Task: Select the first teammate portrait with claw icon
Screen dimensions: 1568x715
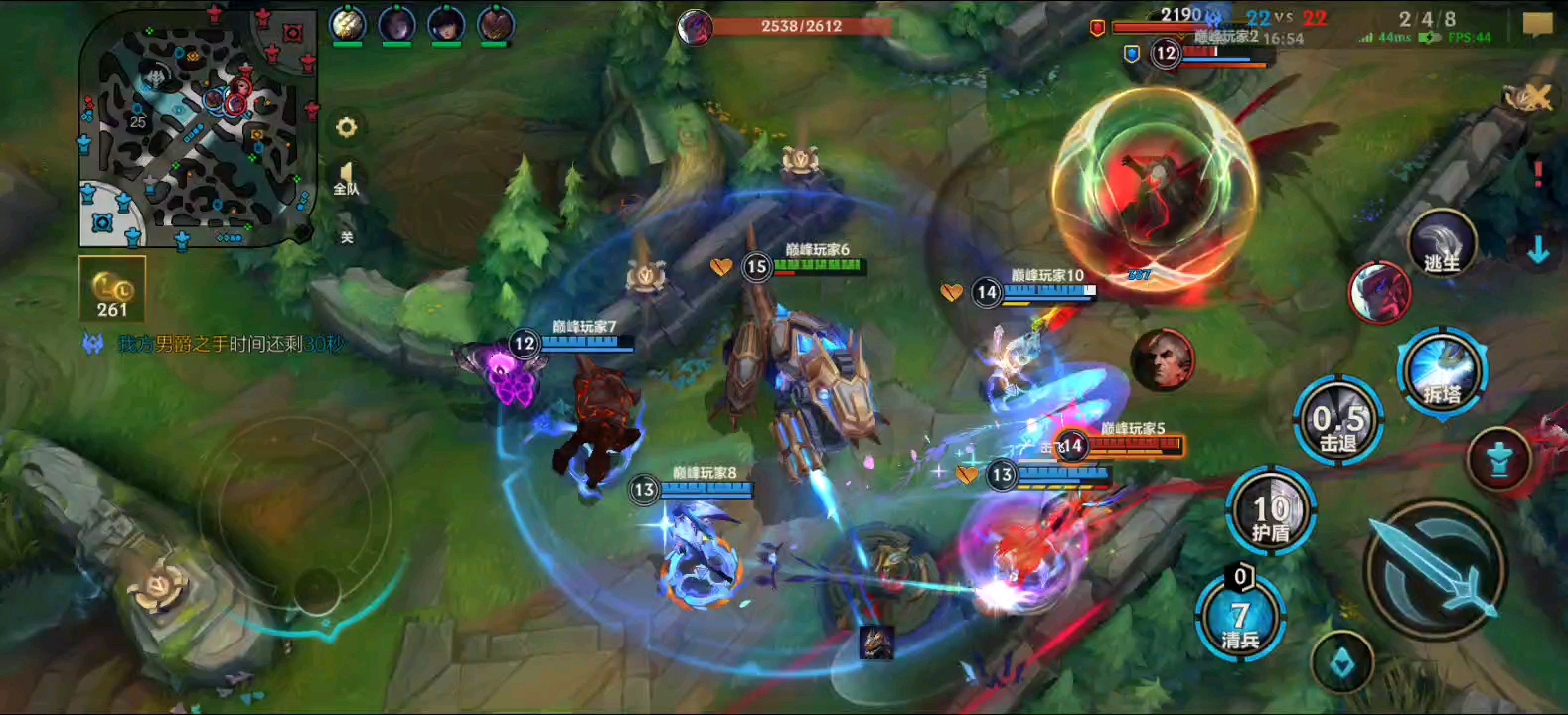Action: 347,24
